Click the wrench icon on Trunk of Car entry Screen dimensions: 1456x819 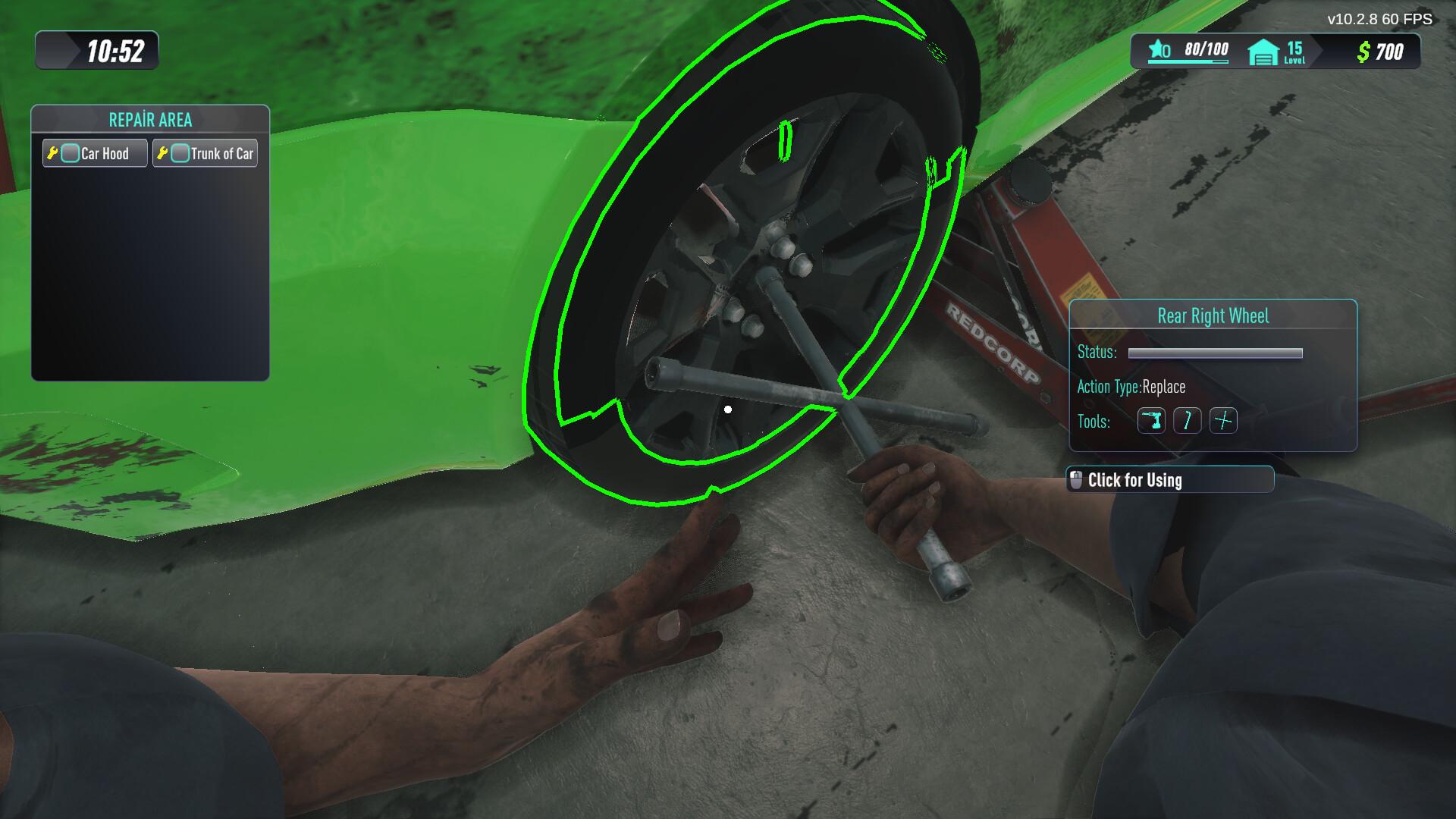[x=163, y=152]
